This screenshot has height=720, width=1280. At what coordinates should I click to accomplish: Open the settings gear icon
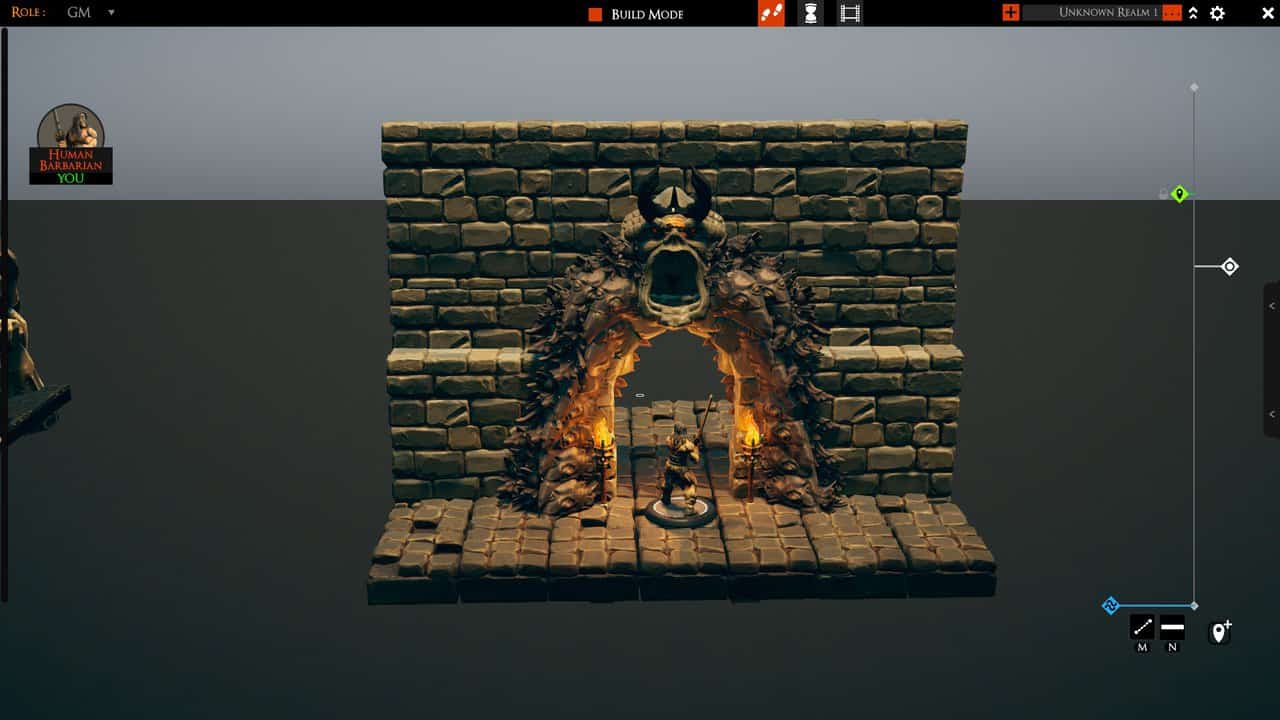1217,13
